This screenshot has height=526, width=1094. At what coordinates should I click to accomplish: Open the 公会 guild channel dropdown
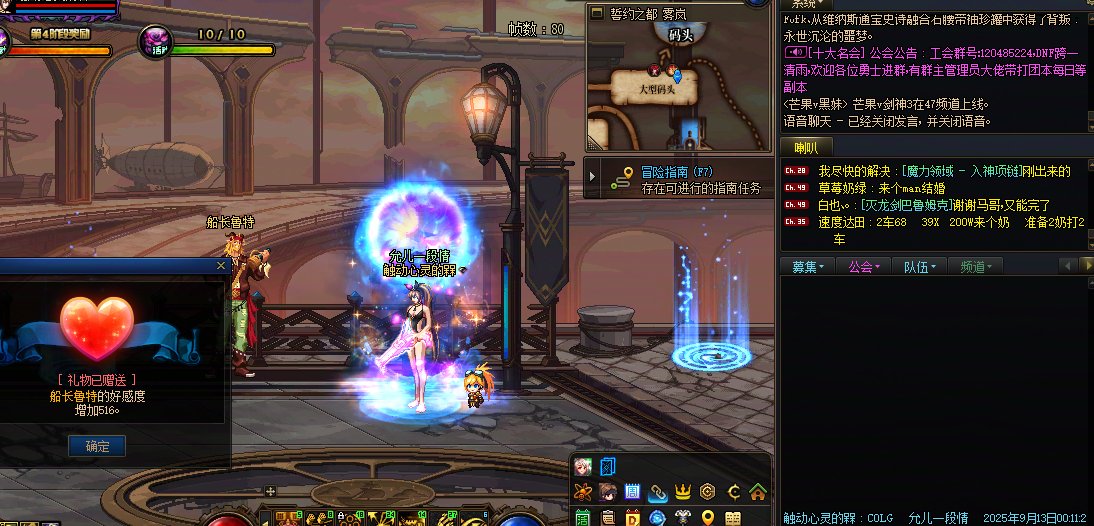click(x=863, y=267)
